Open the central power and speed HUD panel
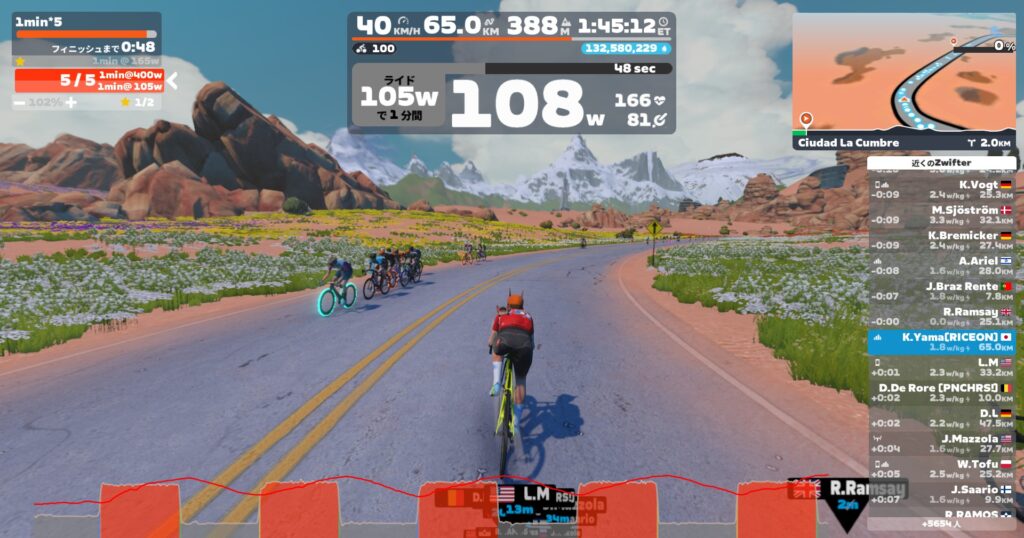This screenshot has width=1024, height=538. click(x=511, y=73)
